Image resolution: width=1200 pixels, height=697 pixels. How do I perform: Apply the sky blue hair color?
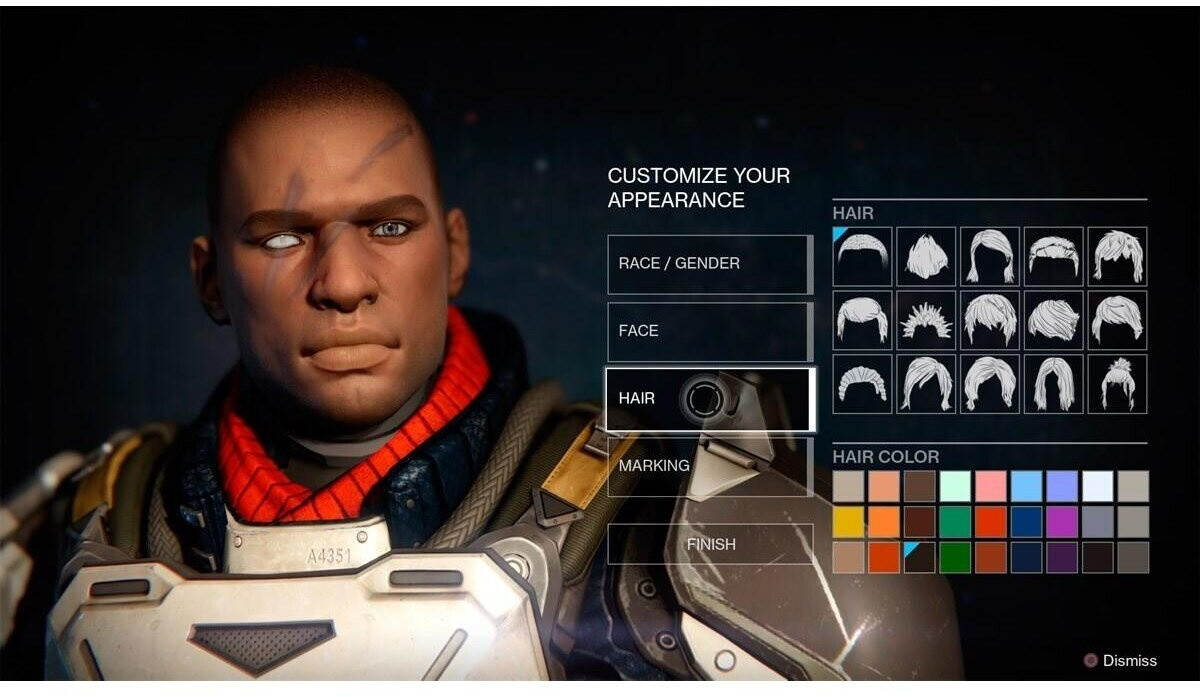pyautogui.click(x=1026, y=486)
